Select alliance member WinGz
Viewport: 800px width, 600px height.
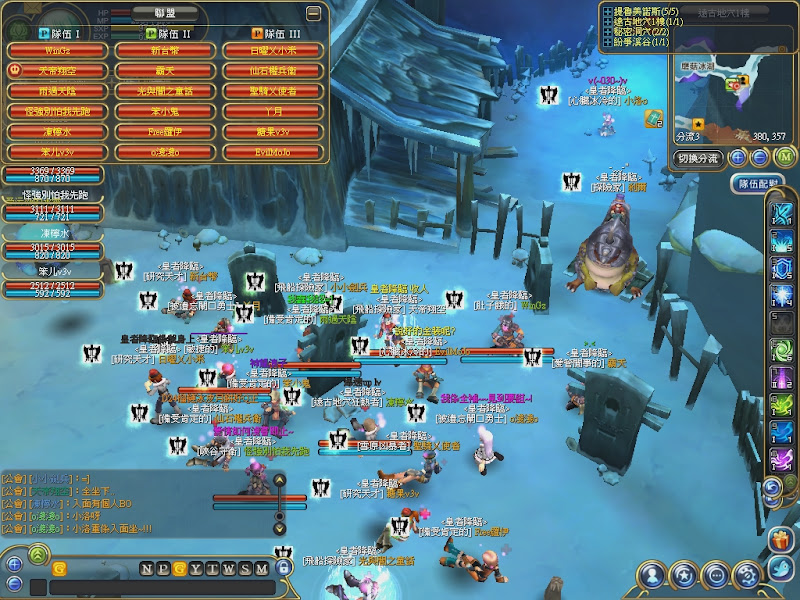(x=56, y=50)
